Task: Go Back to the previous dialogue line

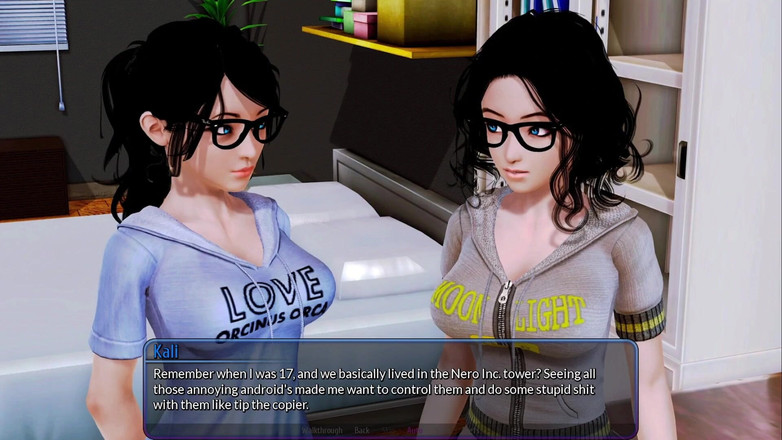Action: [x=362, y=430]
